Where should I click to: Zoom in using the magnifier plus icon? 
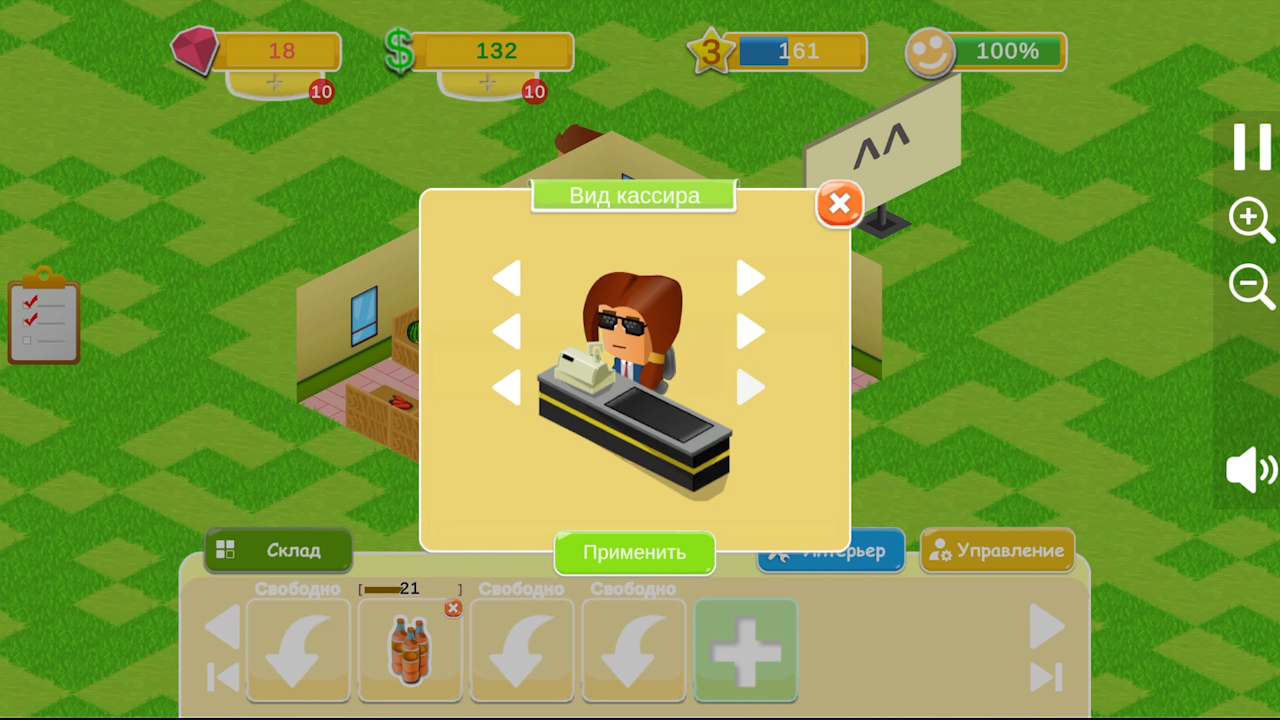1251,220
